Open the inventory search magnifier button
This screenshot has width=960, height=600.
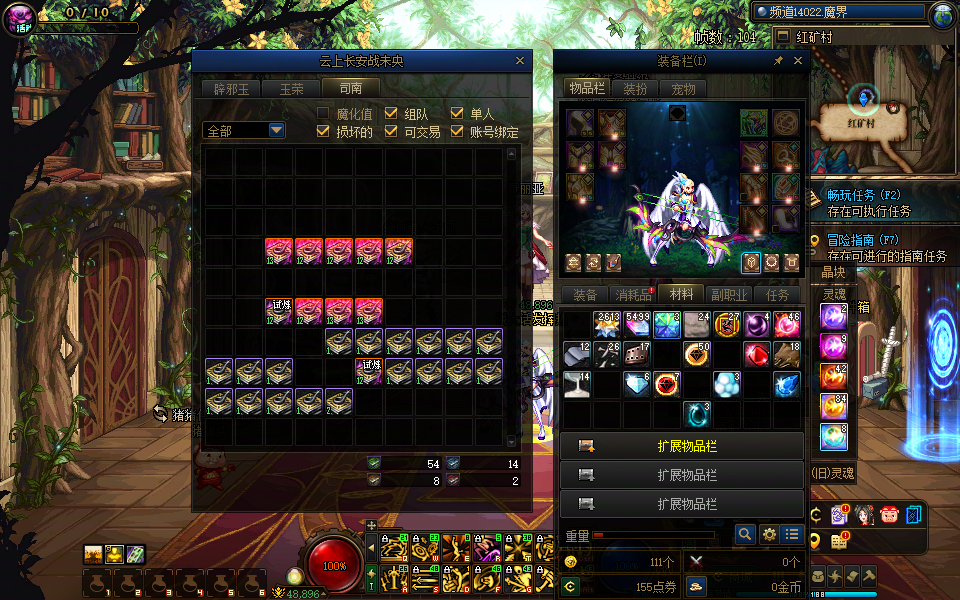point(745,535)
